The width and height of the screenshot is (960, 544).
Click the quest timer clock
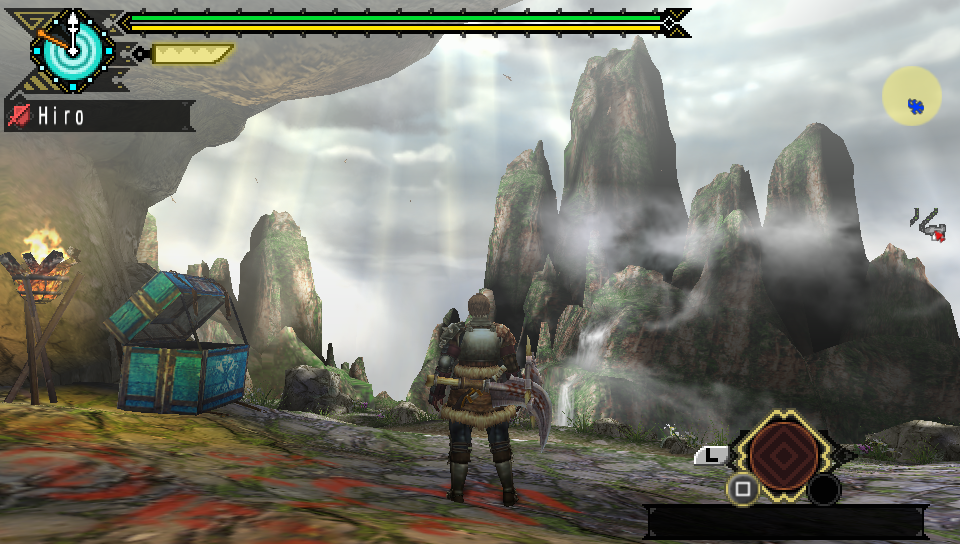coord(74,46)
